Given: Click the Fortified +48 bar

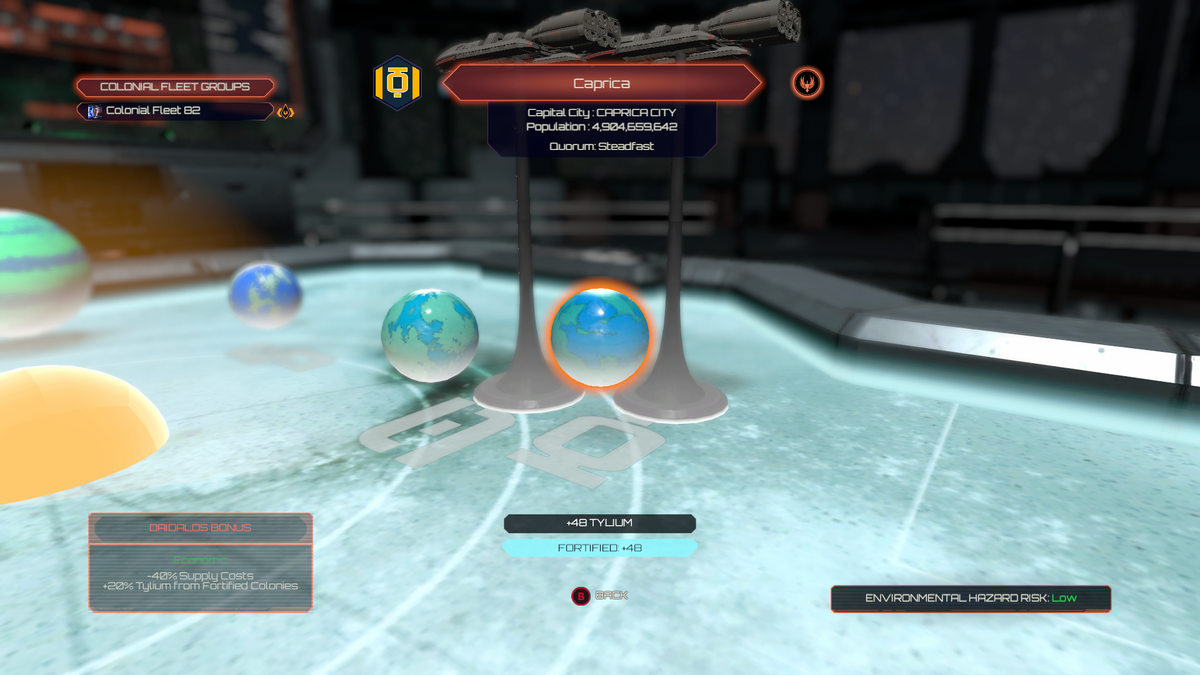Looking at the screenshot, I should point(599,548).
